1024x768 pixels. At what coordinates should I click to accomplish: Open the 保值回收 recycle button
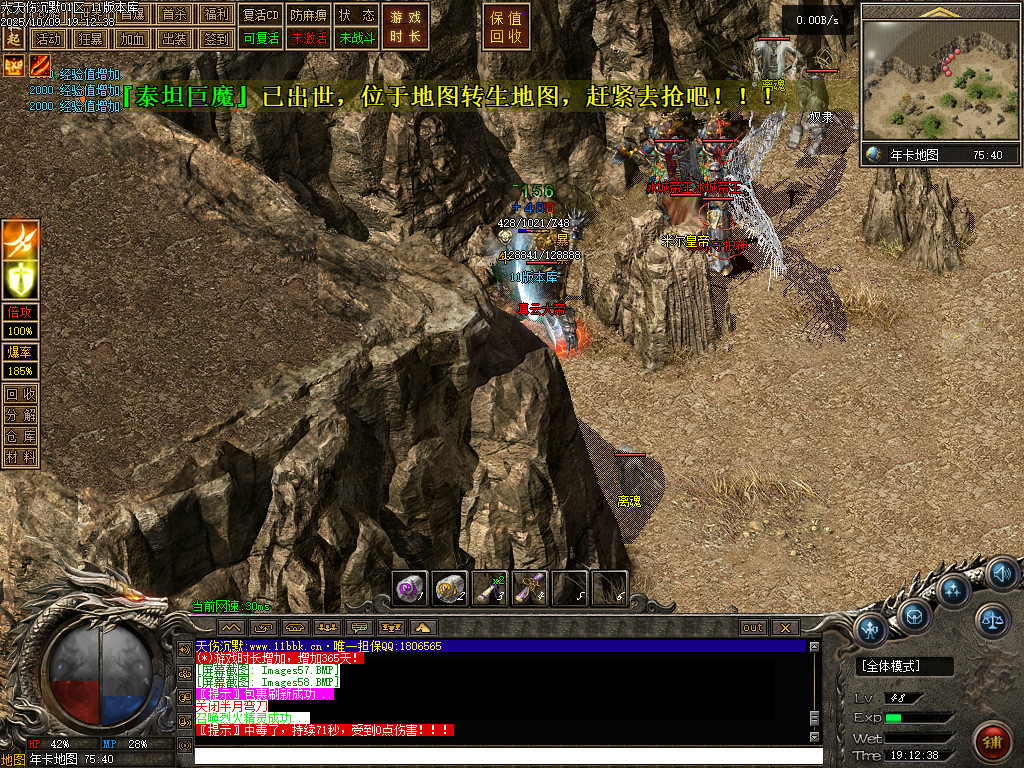[x=506, y=27]
